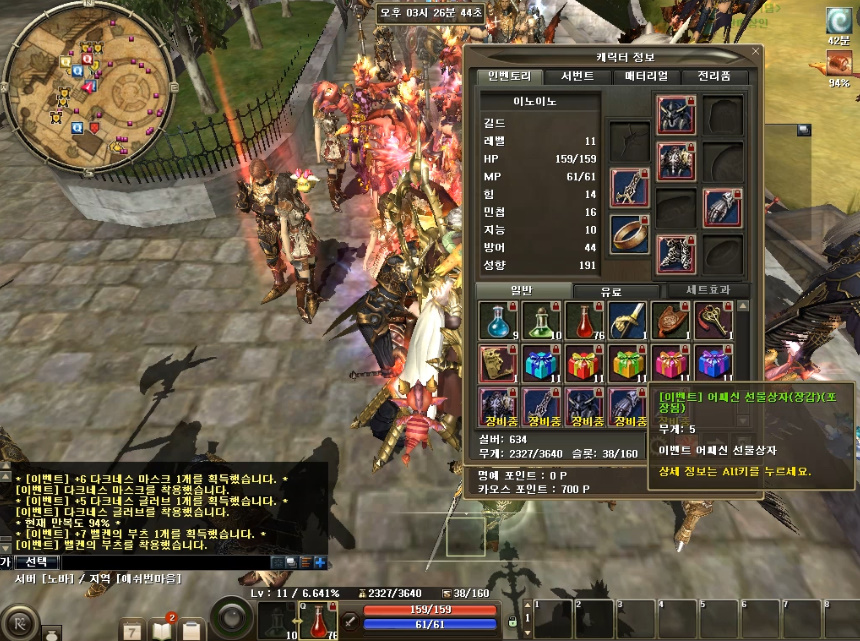Viewport: 860px width, 641px height.
Task: Choose the blue gift box item
Action: tap(541, 362)
